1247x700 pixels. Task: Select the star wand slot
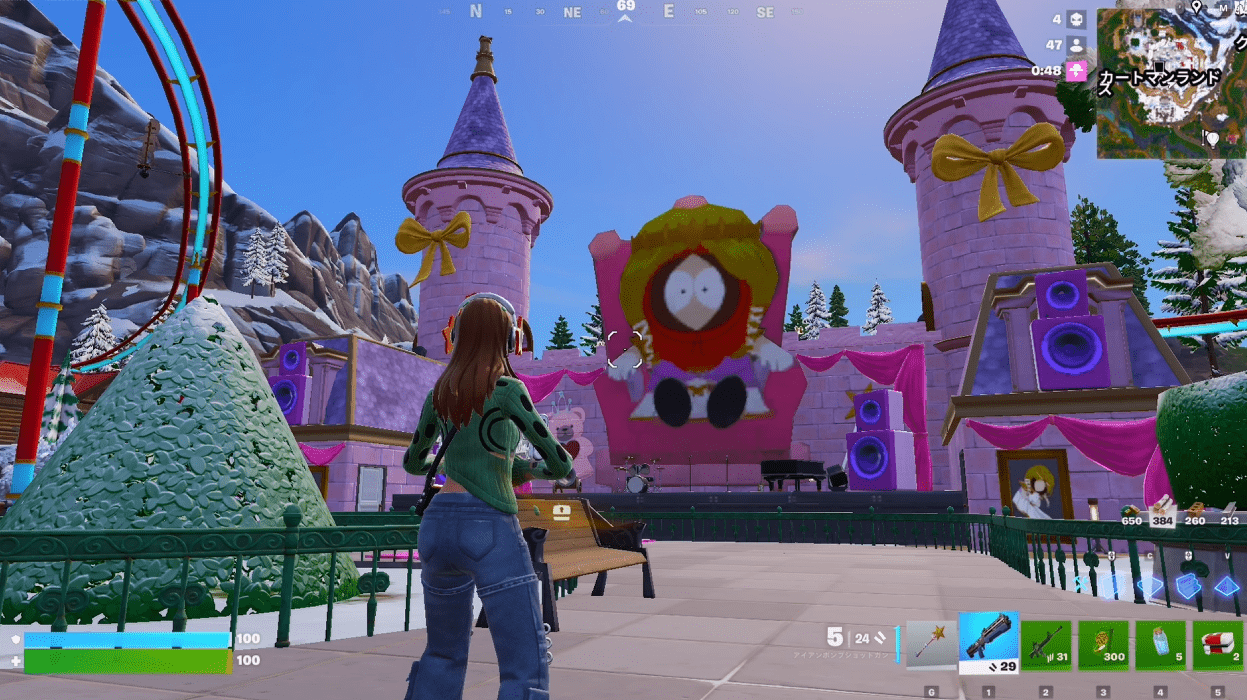[x=931, y=645]
